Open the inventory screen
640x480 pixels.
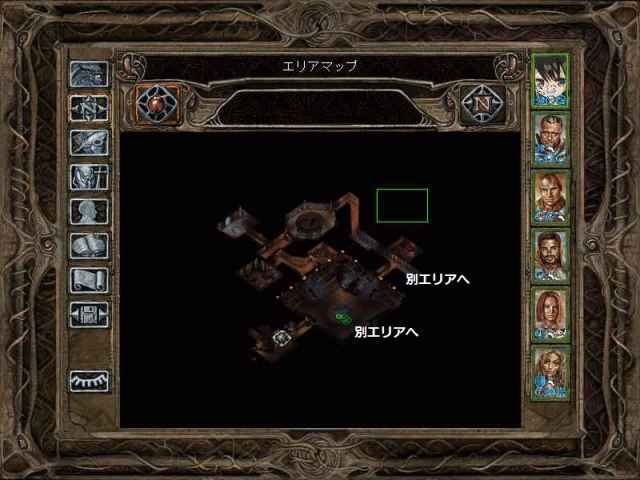click(88, 178)
